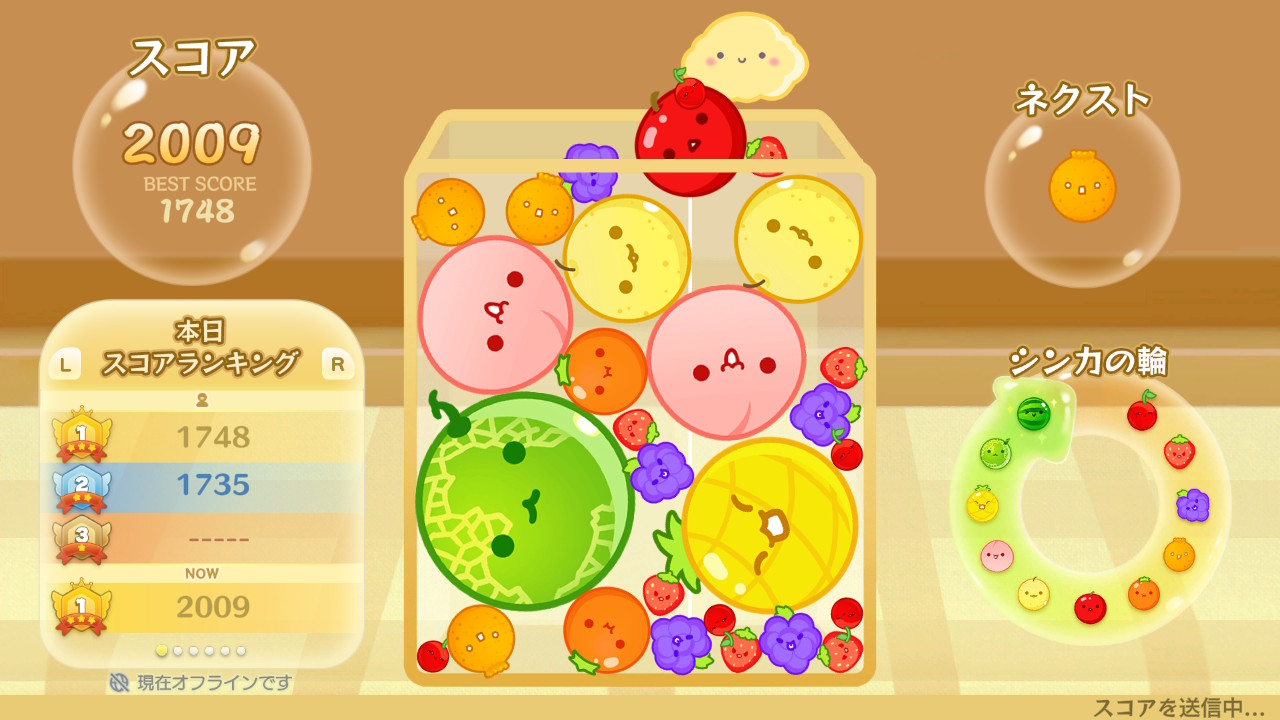
Task: Click the silver second-place medal icon
Action: coord(81,485)
